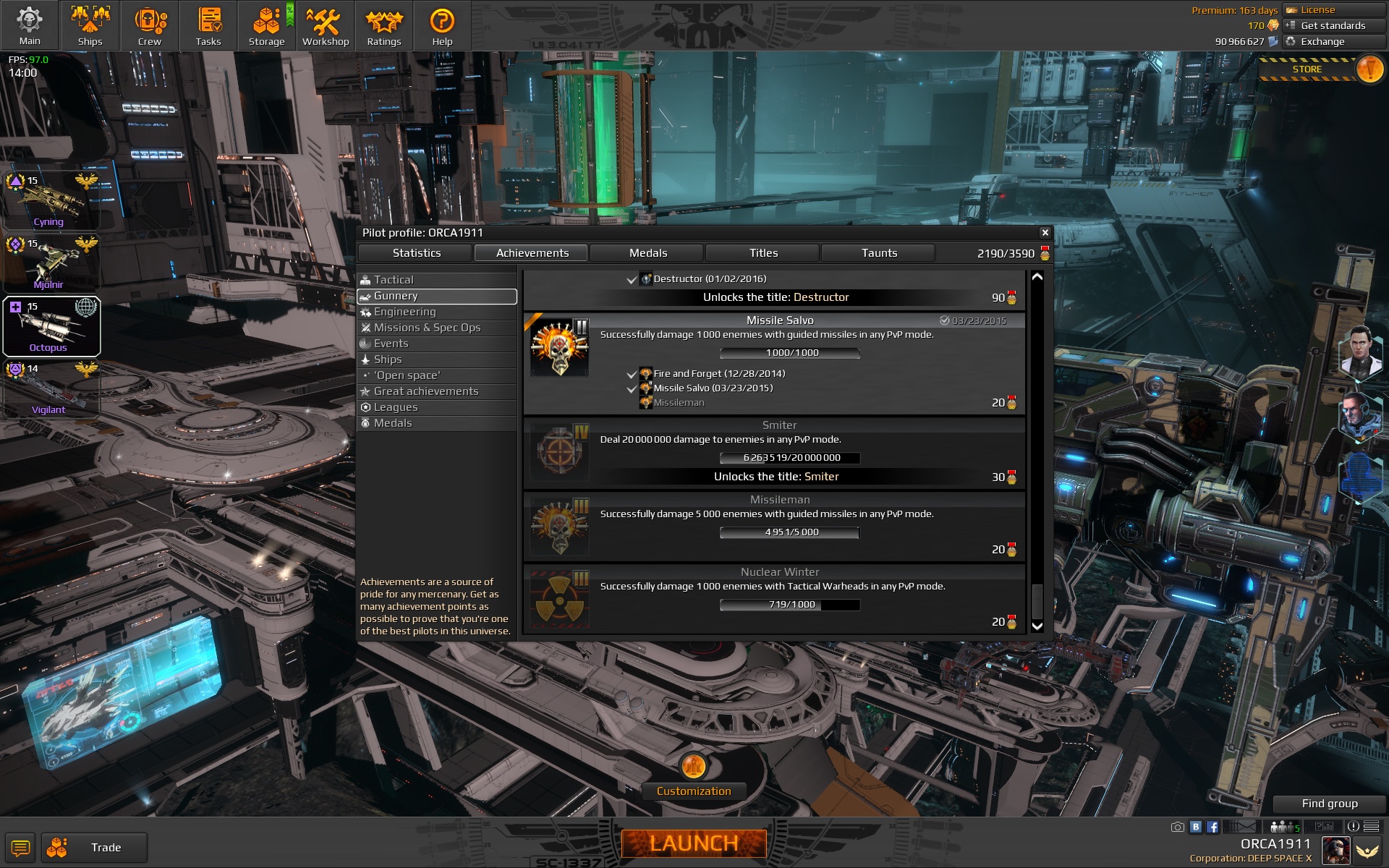This screenshot has width=1389, height=868.
Task: Open the Workshop icon
Action: pyautogui.click(x=326, y=25)
